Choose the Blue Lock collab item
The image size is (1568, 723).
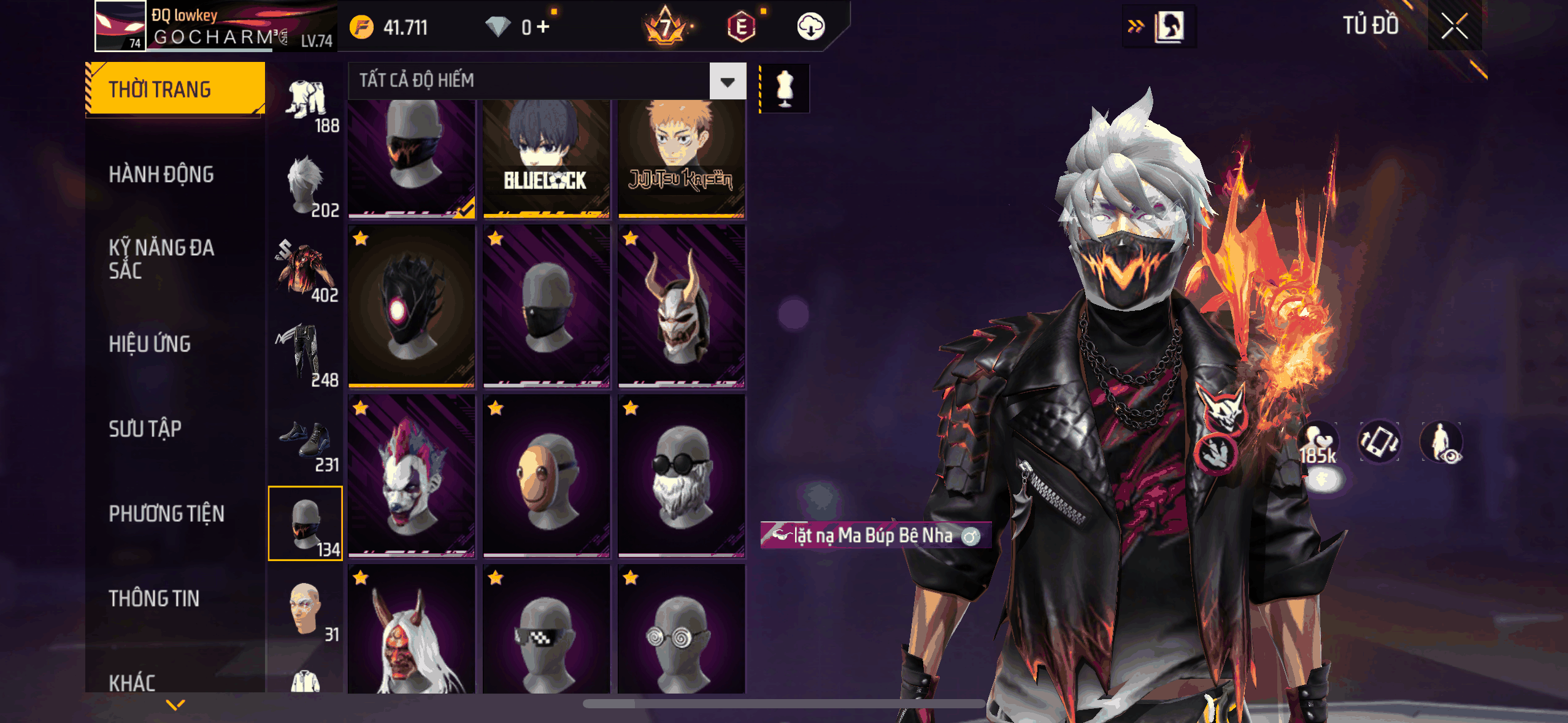(x=546, y=158)
